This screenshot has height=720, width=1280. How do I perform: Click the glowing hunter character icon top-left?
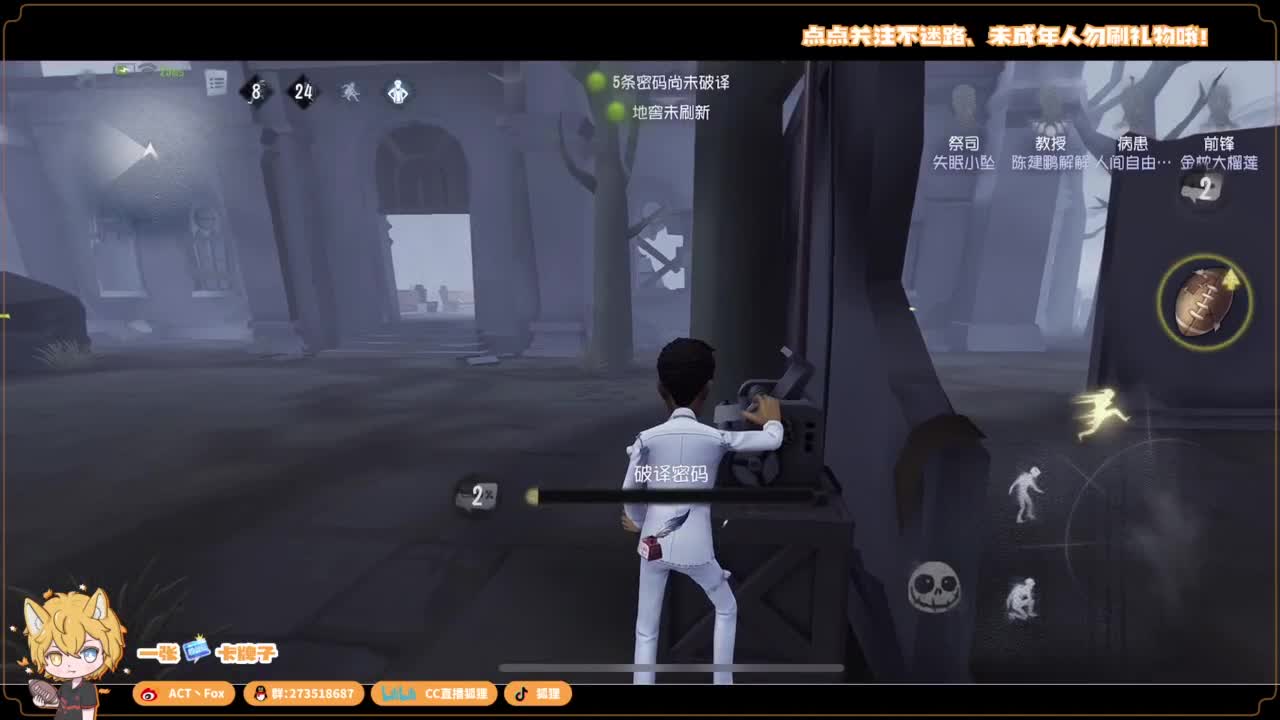pos(397,89)
